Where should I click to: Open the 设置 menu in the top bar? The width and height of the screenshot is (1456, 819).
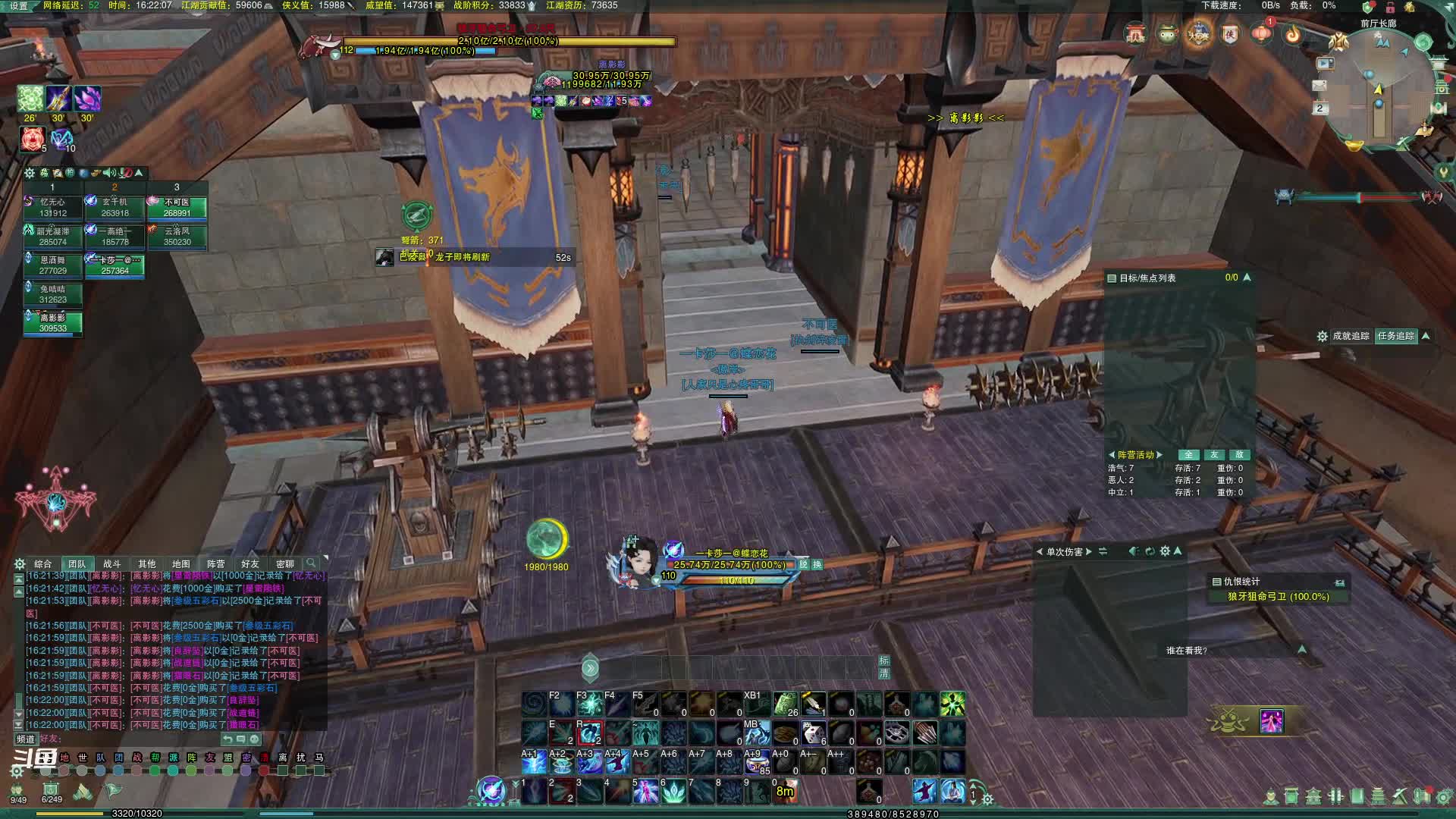[18, 6]
